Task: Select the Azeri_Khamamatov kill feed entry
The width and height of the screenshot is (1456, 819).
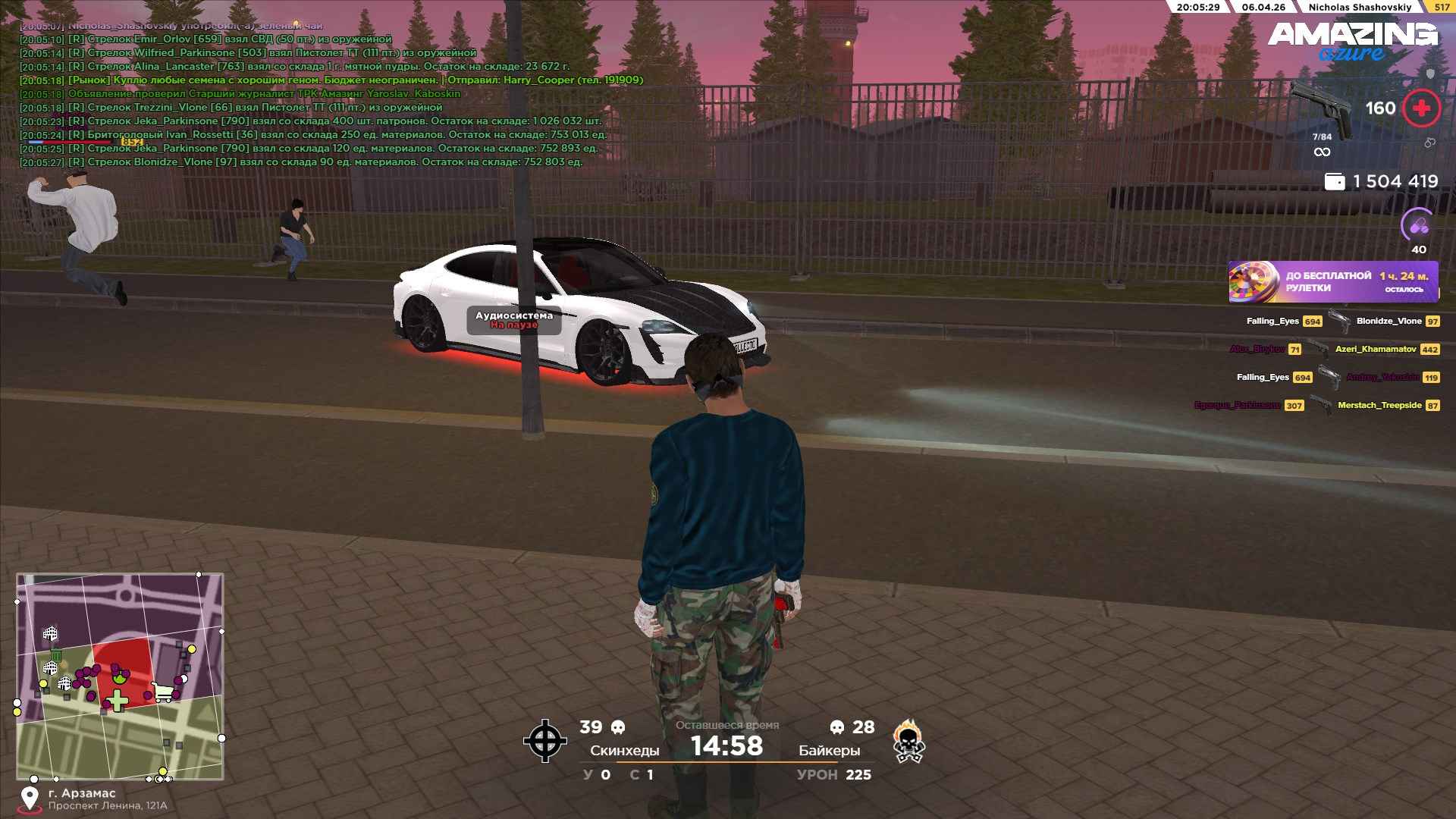Action: point(1376,350)
